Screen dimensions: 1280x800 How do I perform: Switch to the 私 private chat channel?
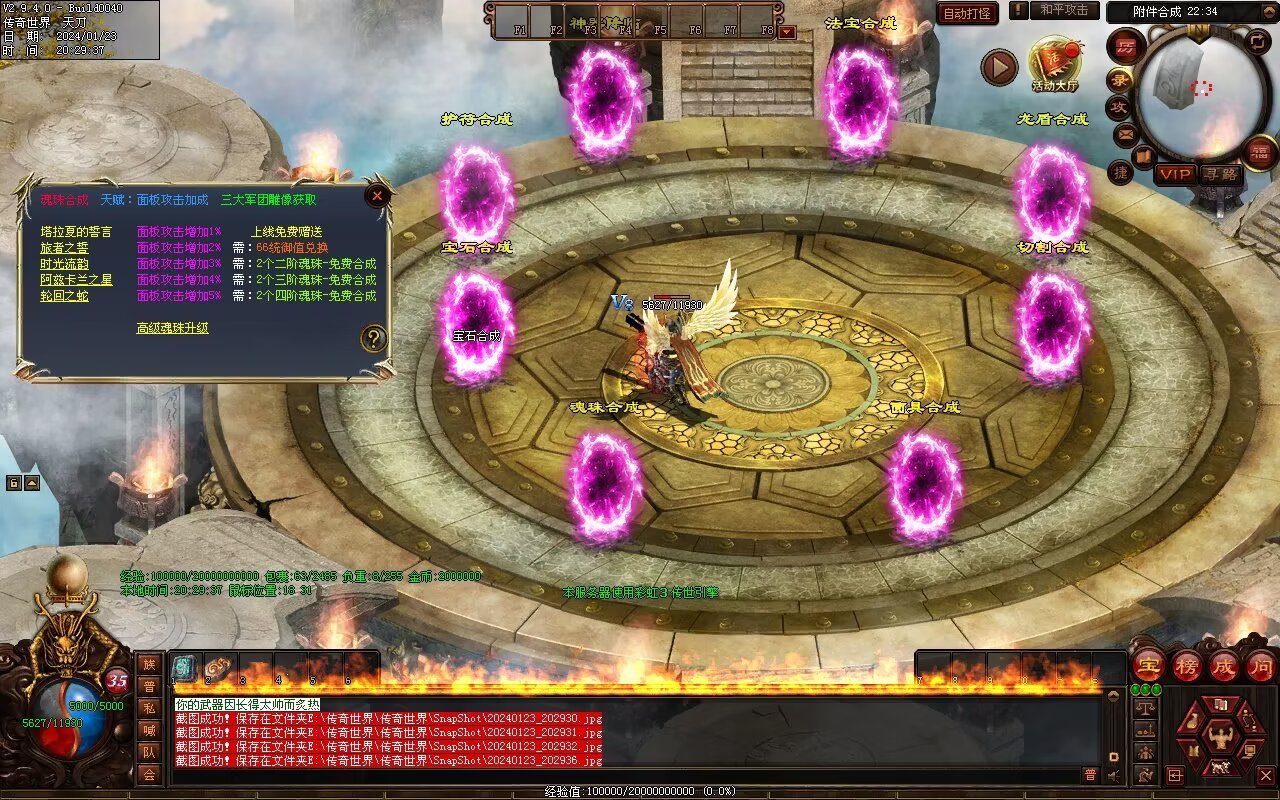click(149, 708)
